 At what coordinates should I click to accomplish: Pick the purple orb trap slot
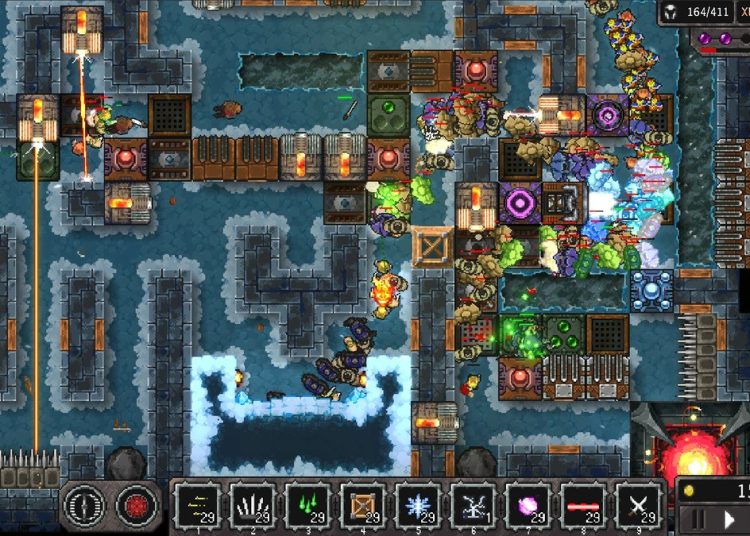pos(527,505)
